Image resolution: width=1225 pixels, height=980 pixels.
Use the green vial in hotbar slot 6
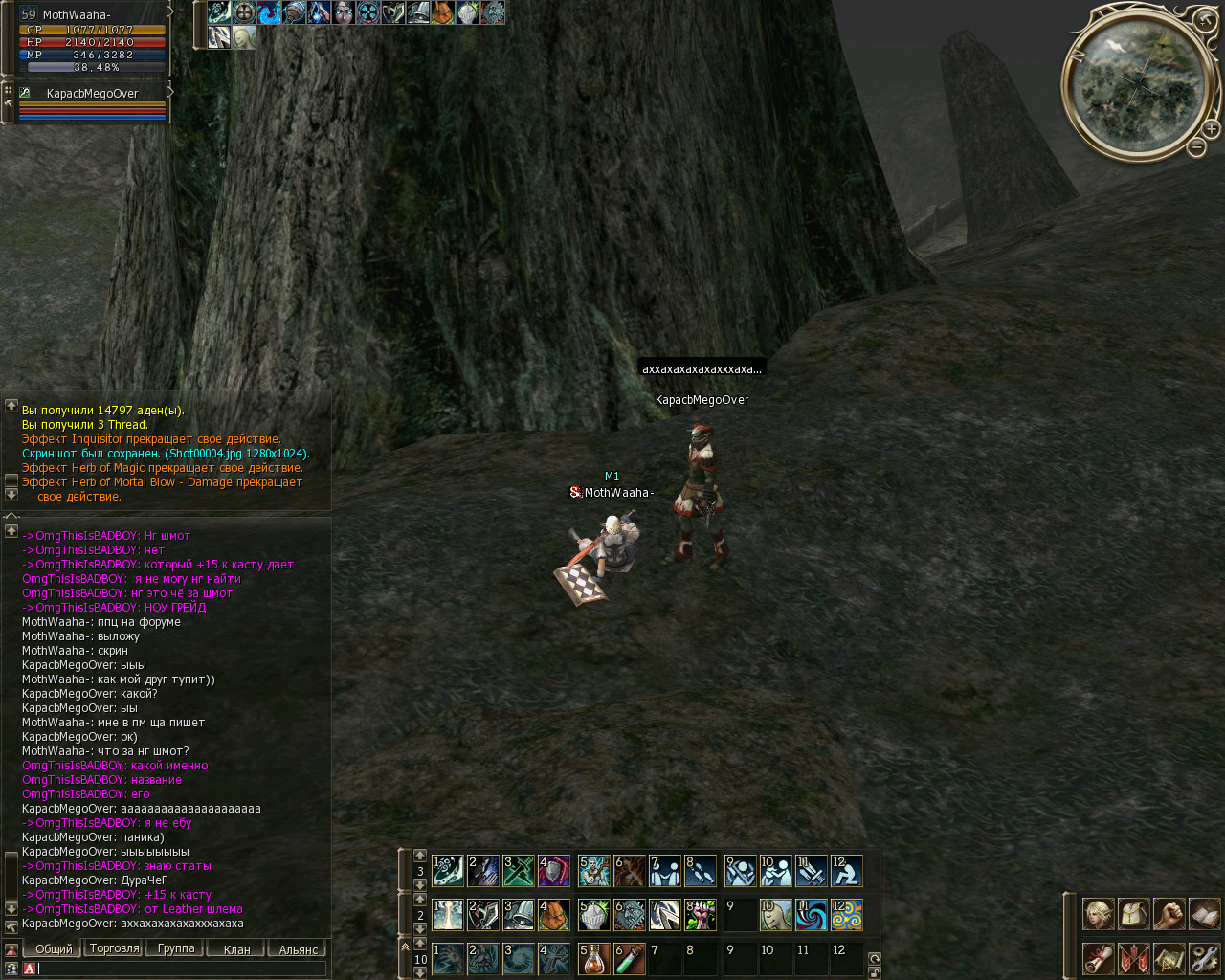click(629, 958)
